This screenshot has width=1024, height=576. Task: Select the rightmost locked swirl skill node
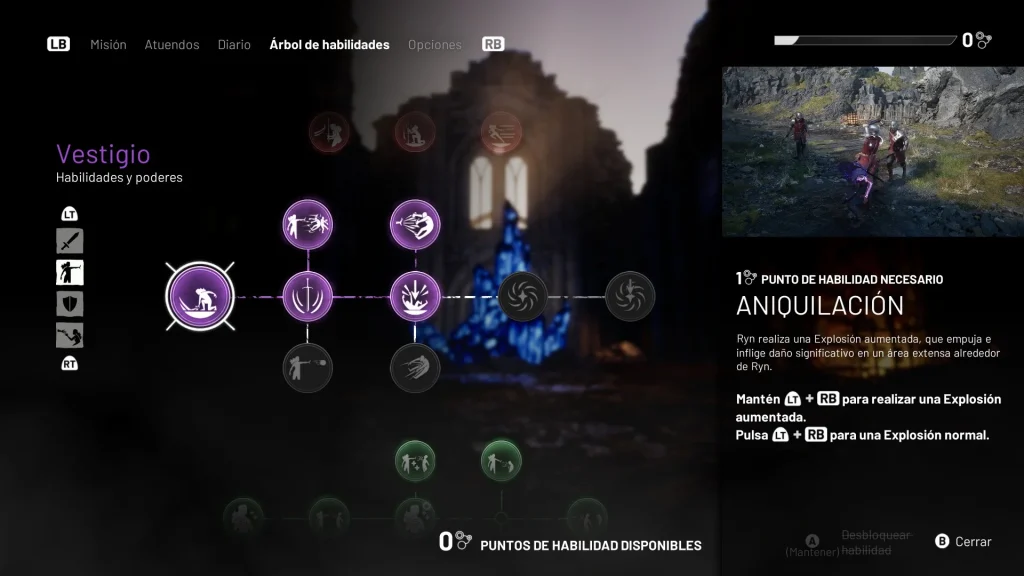point(630,296)
